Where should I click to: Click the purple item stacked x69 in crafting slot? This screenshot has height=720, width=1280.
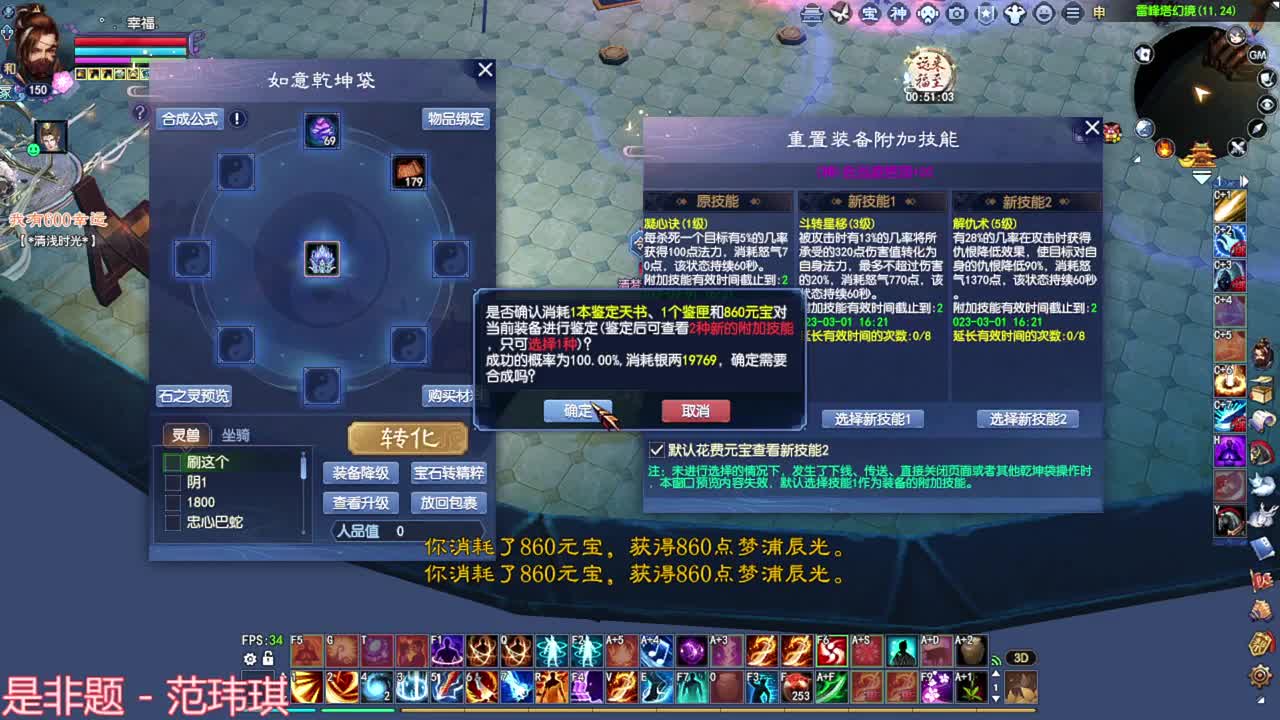click(321, 130)
